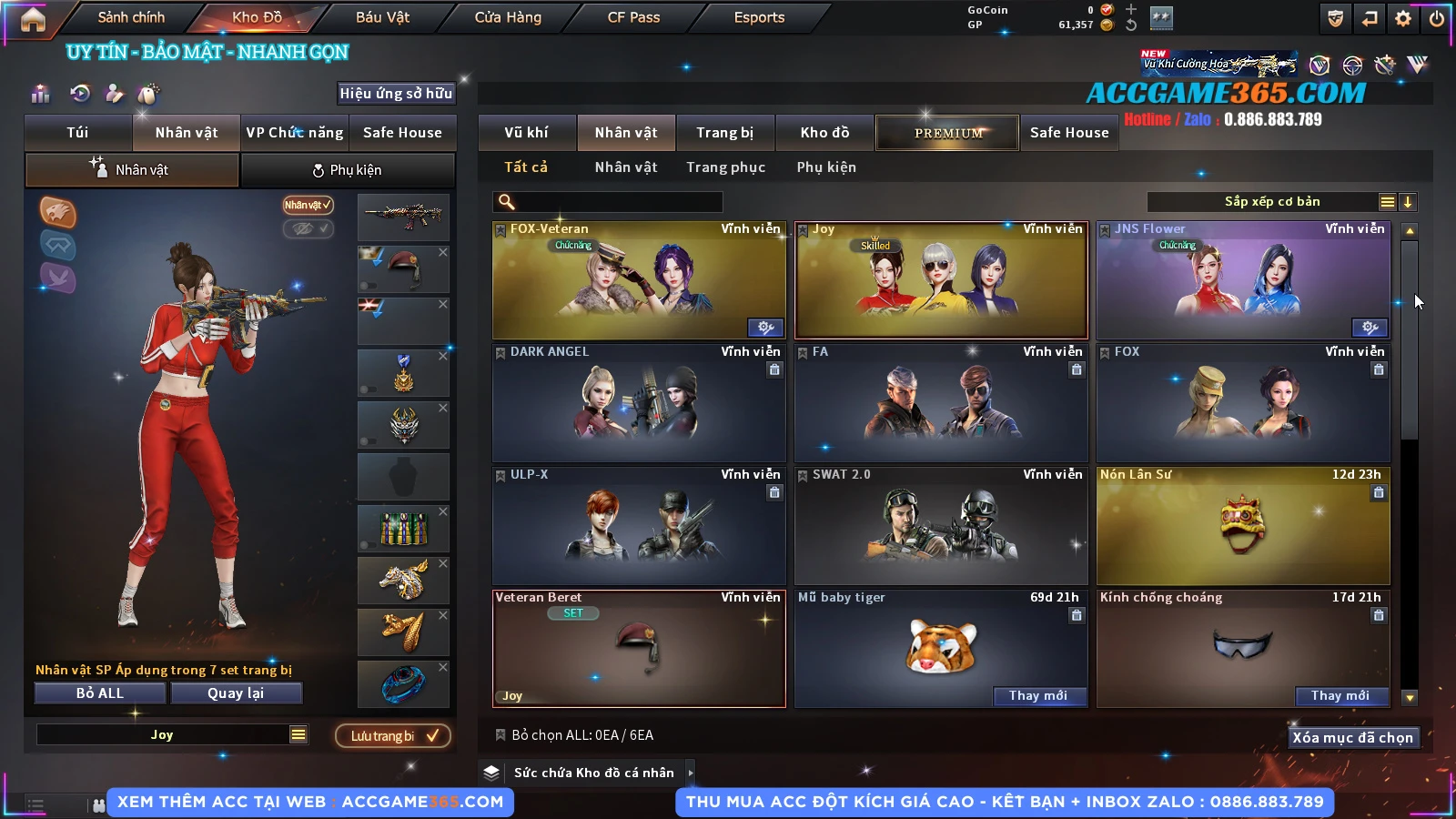Switch to the Cửa Hàng shop
Screen dimensions: 1456x819
pos(508,17)
